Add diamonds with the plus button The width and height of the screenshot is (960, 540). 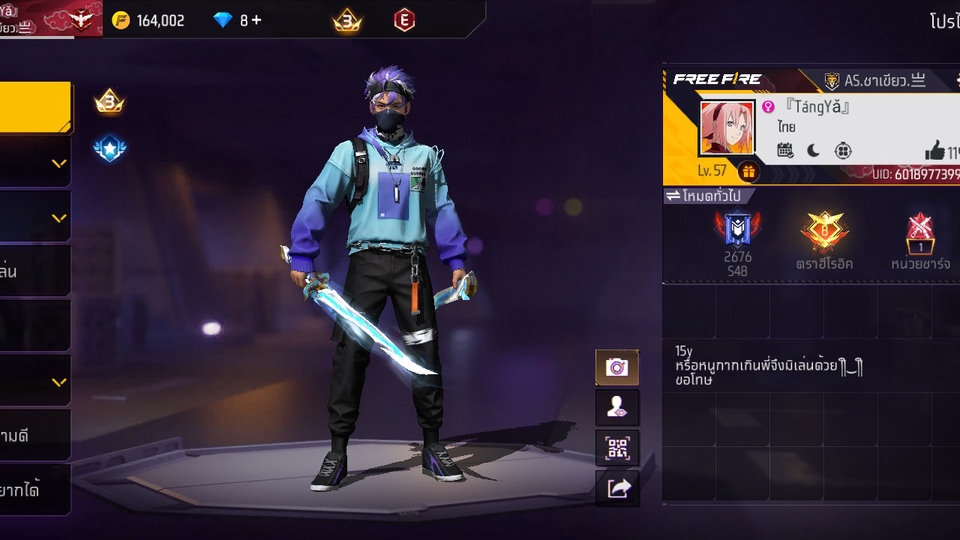257,20
